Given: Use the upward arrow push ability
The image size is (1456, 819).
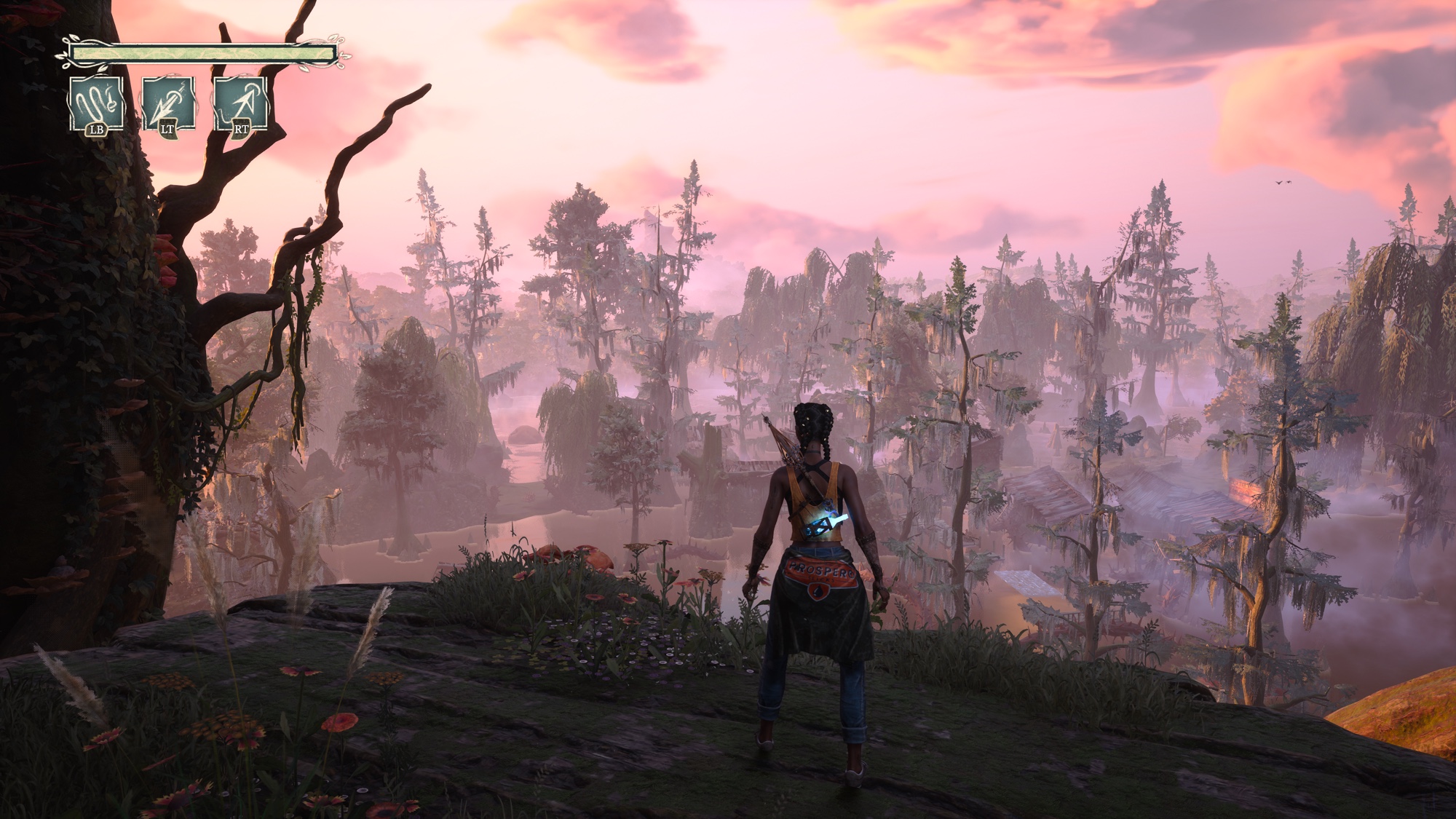Looking at the screenshot, I should 240,103.
